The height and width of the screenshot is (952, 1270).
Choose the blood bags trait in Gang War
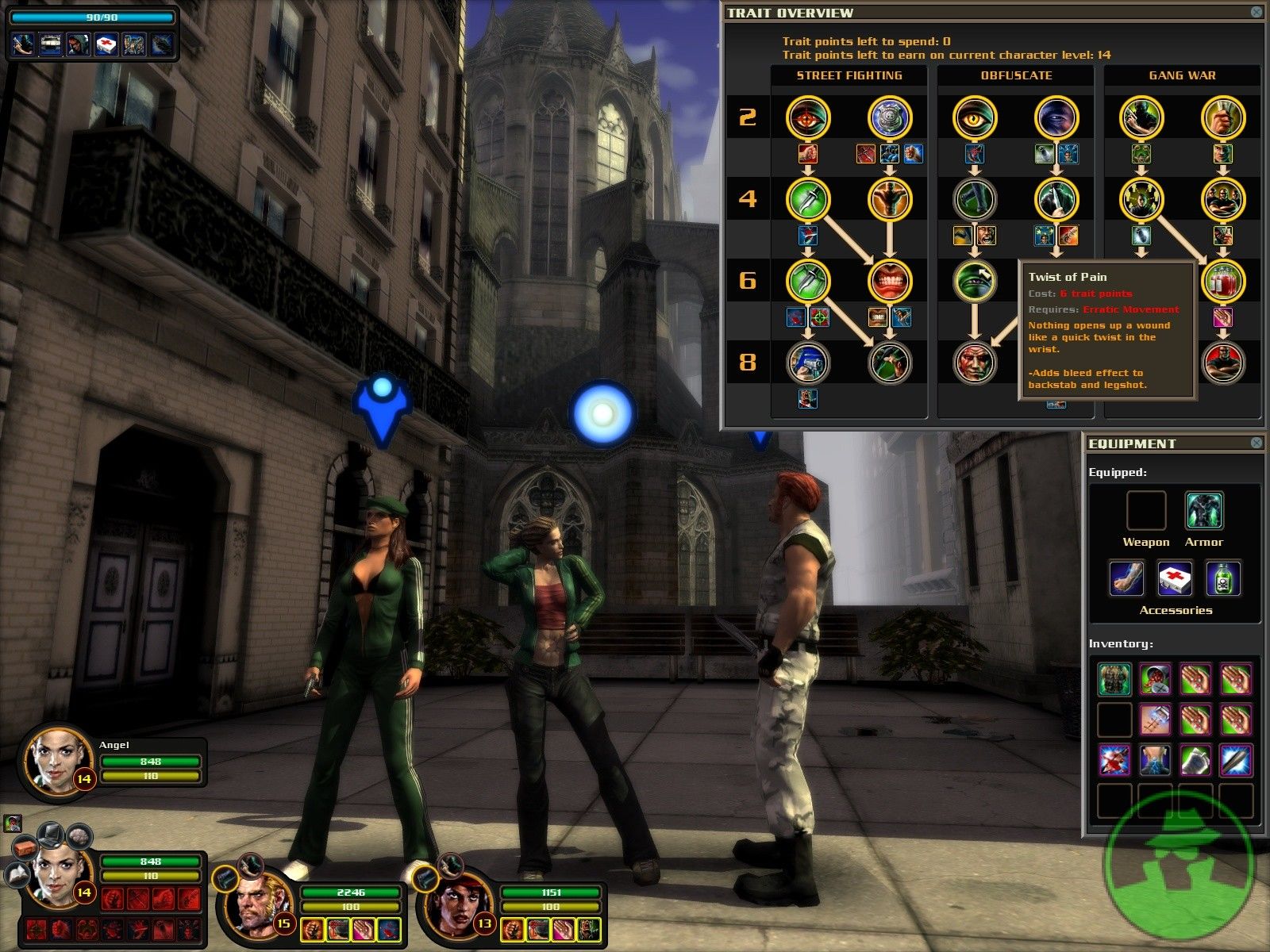(1223, 281)
